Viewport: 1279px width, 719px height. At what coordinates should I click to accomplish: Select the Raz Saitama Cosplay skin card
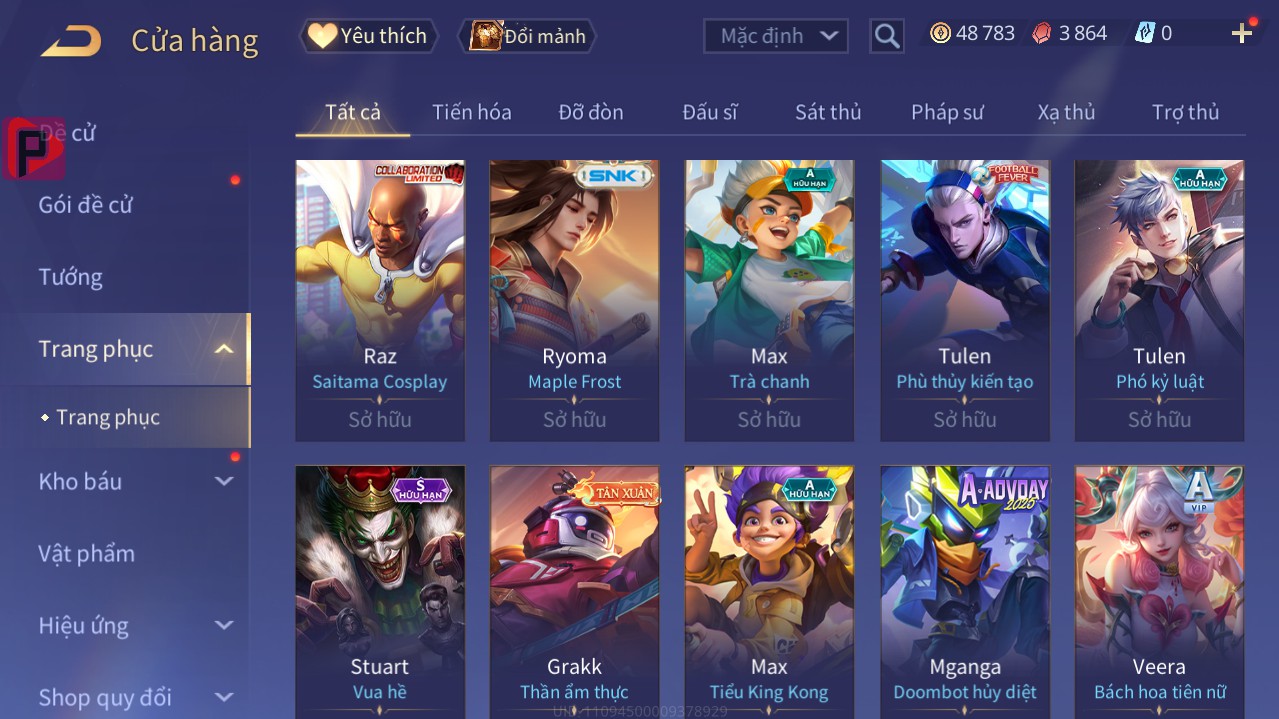pyautogui.click(x=380, y=300)
